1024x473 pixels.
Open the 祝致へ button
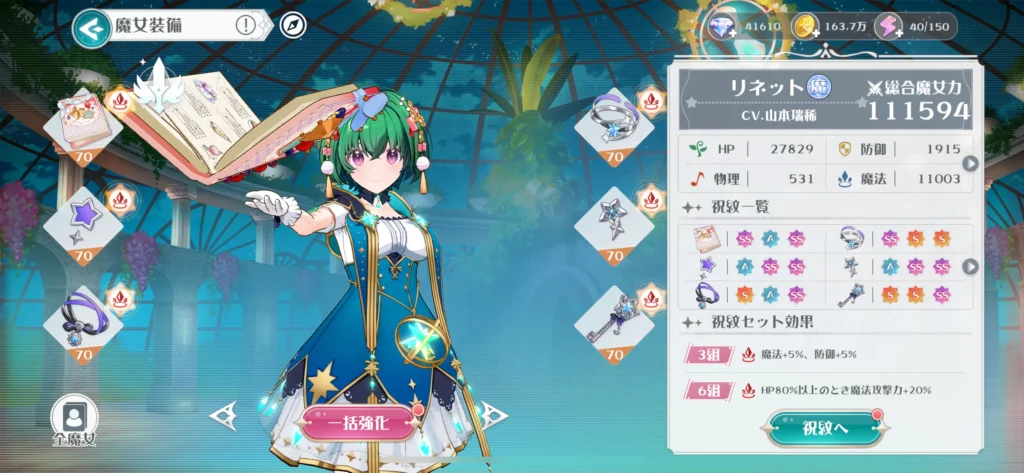pyautogui.click(x=825, y=427)
